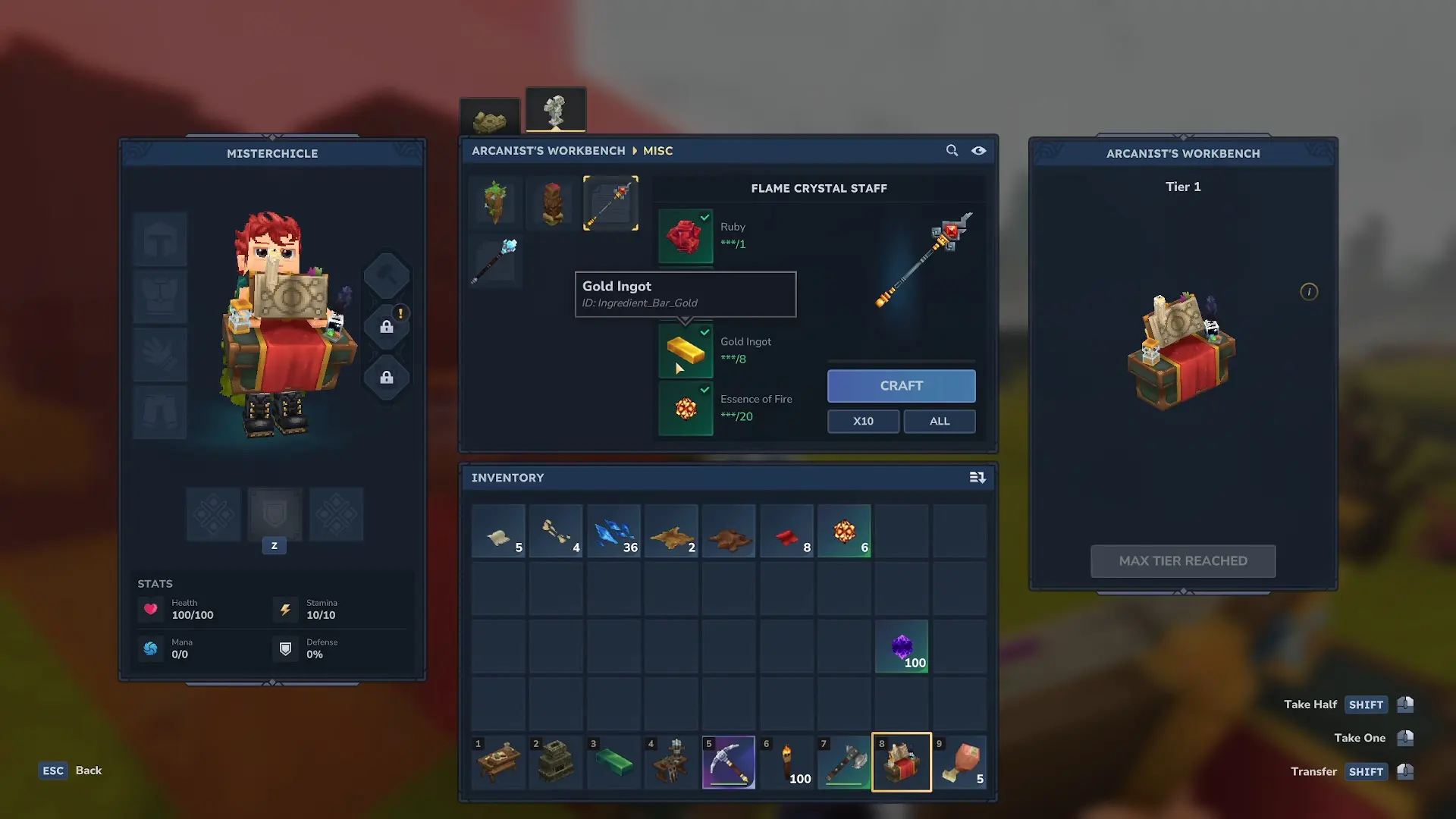
Task: Choose the ALL craft button
Action: 939,421
